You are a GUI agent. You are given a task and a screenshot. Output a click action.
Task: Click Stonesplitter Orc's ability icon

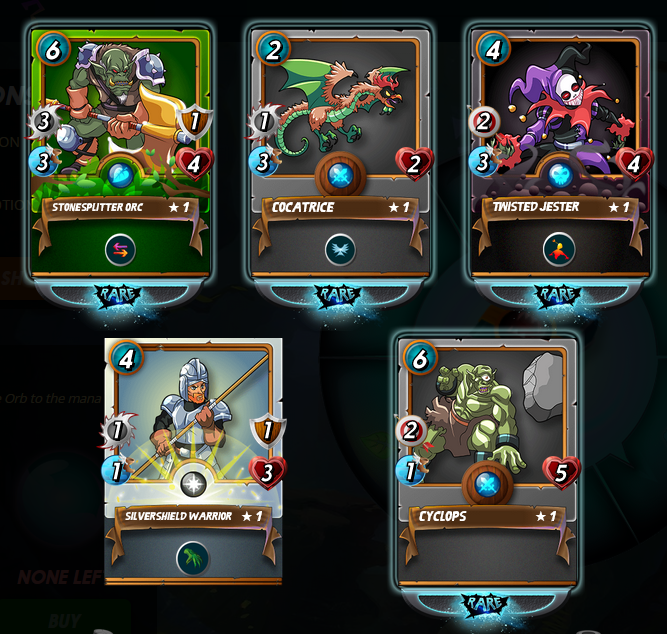click(x=121, y=250)
